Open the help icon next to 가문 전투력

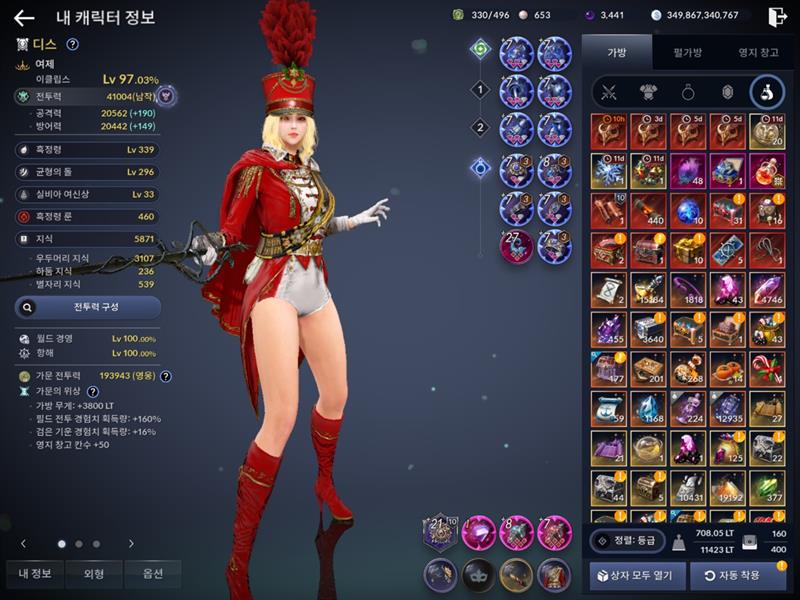[x=166, y=376]
